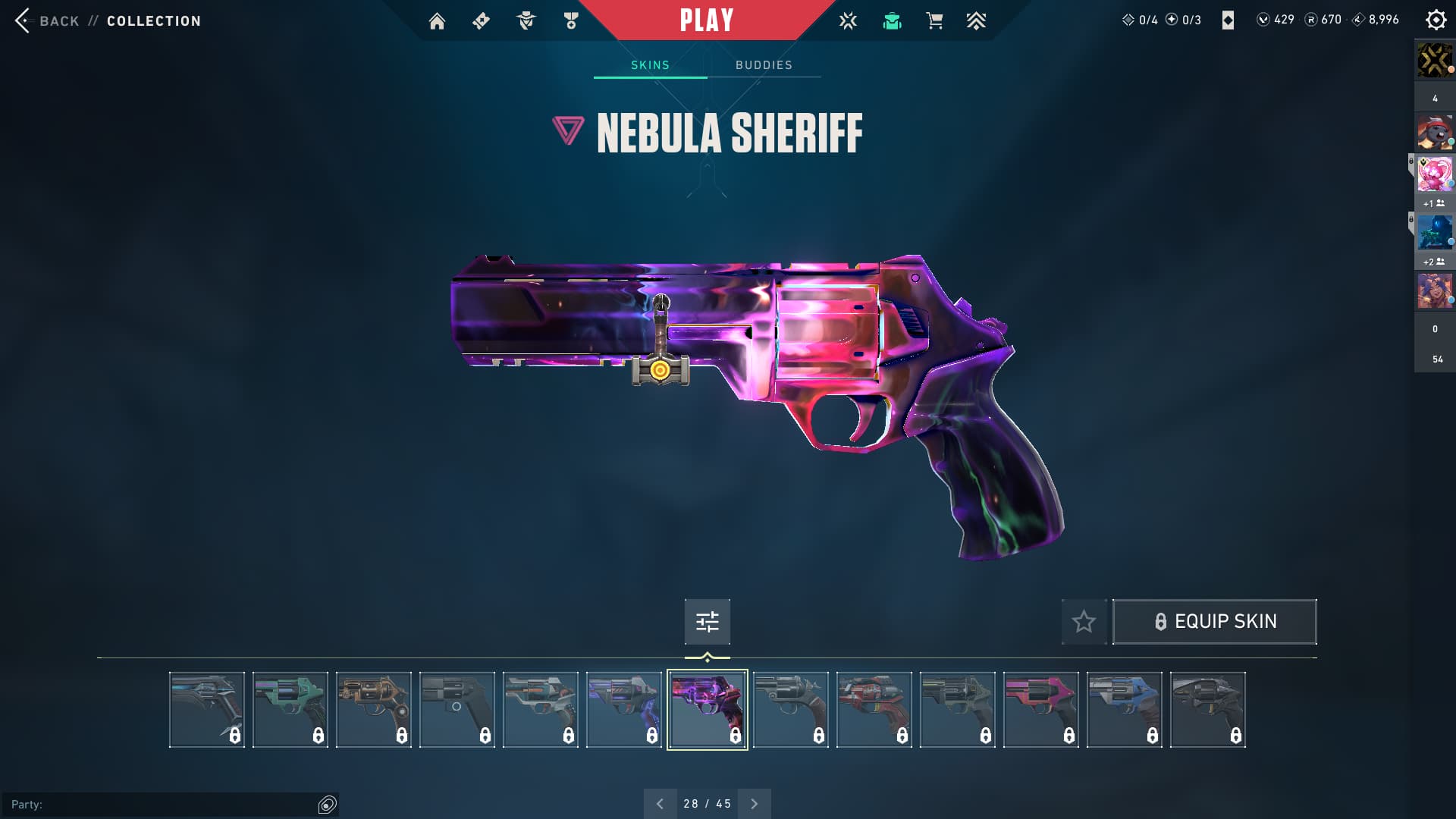Select the pink and black Sheriff thumbnail
This screenshot has width=1456, height=819.
[1040, 710]
